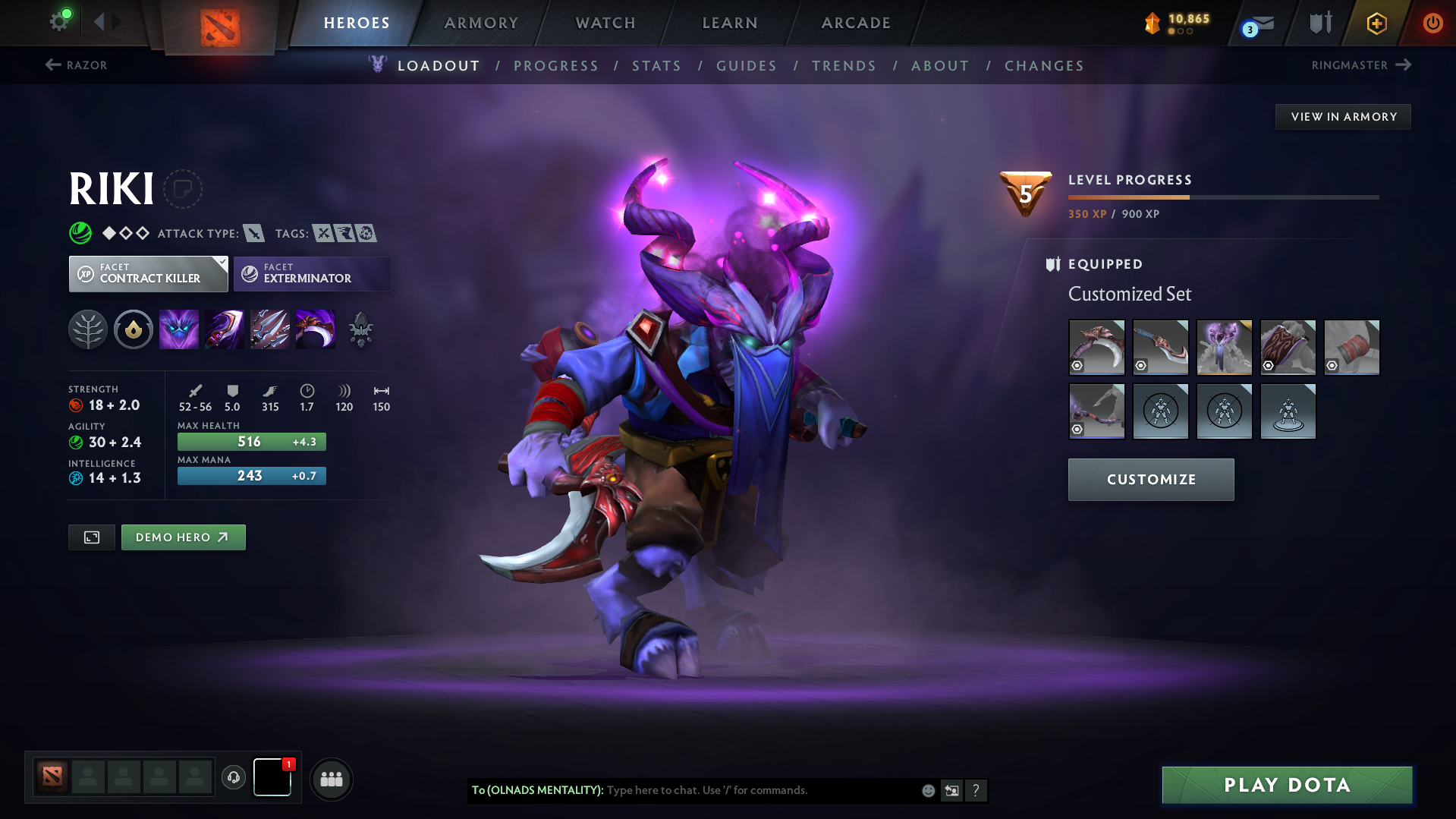Screen dimensions: 1456x819
Task: Open the Changes subtab
Action: tap(1044, 66)
